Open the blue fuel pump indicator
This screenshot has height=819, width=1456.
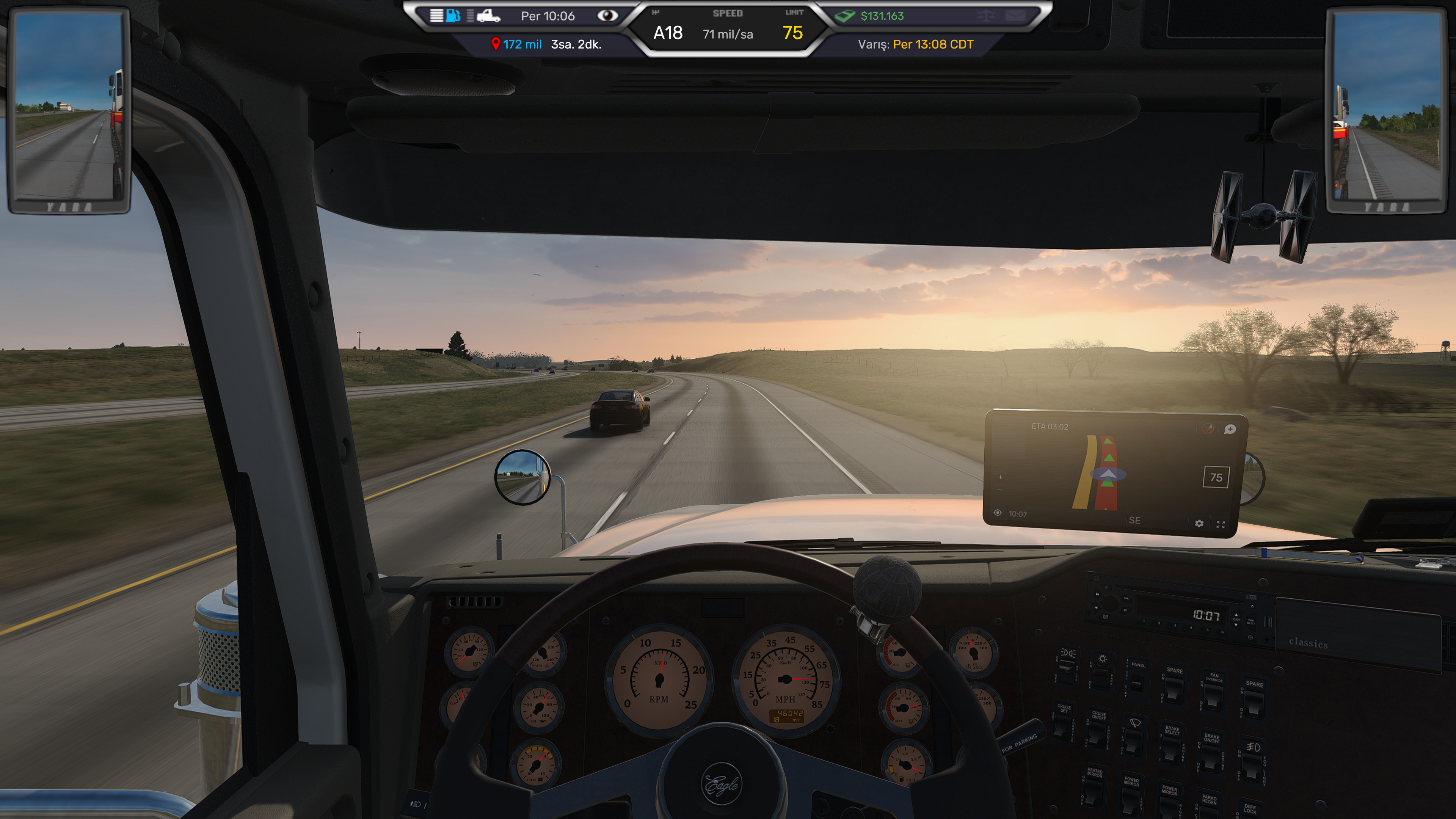pos(453,15)
